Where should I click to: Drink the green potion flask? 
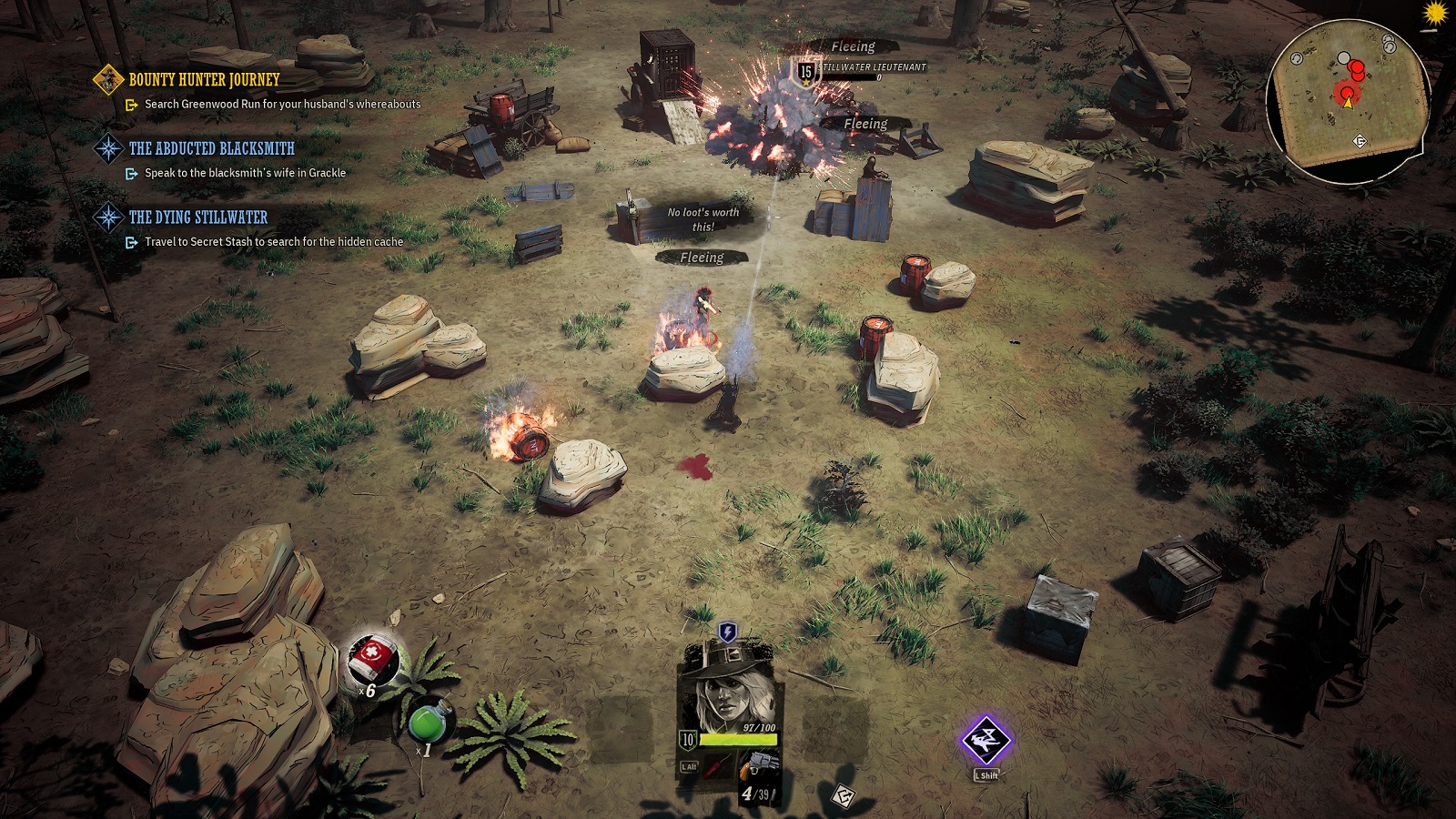[x=428, y=723]
